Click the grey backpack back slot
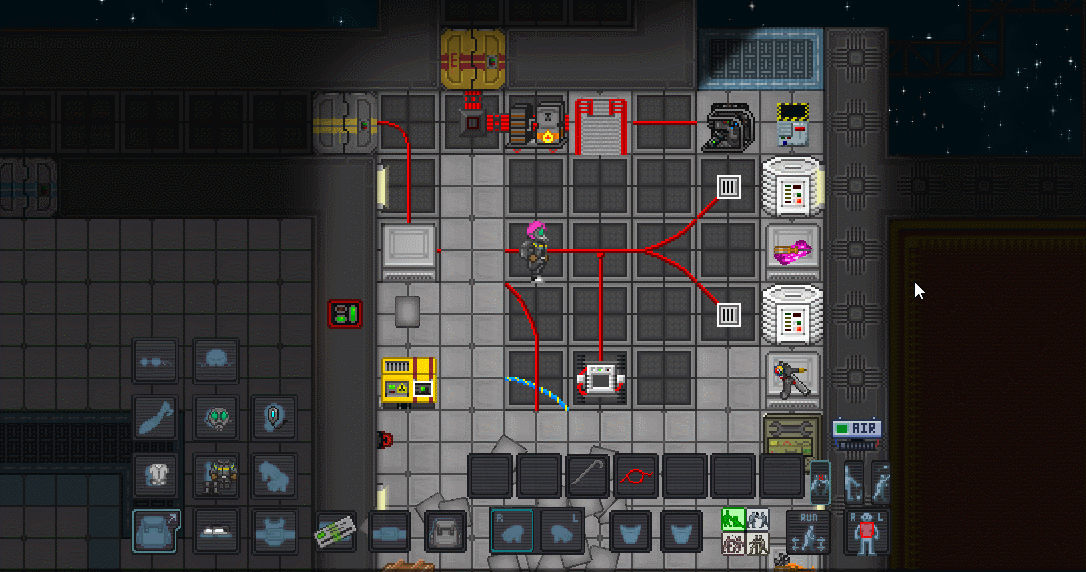1086x572 pixels. click(x=444, y=531)
